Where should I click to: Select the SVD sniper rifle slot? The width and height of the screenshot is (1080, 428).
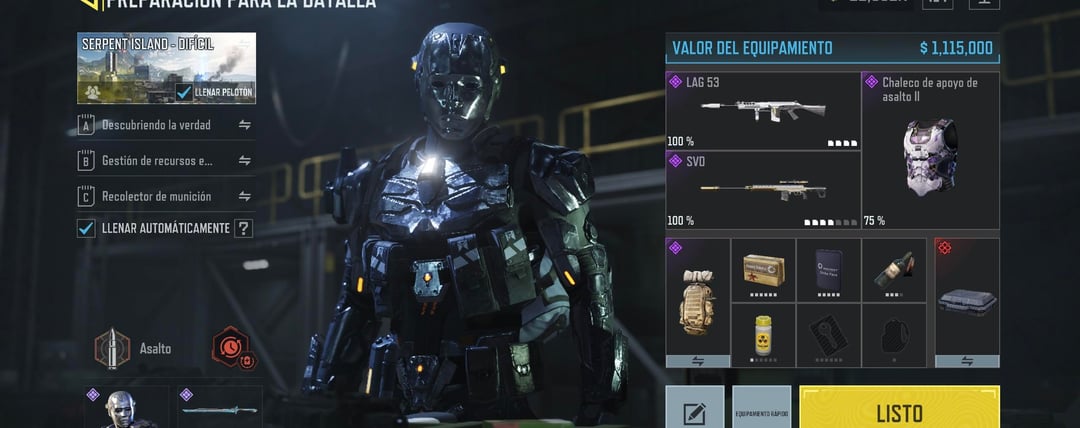pyautogui.click(x=763, y=190)
